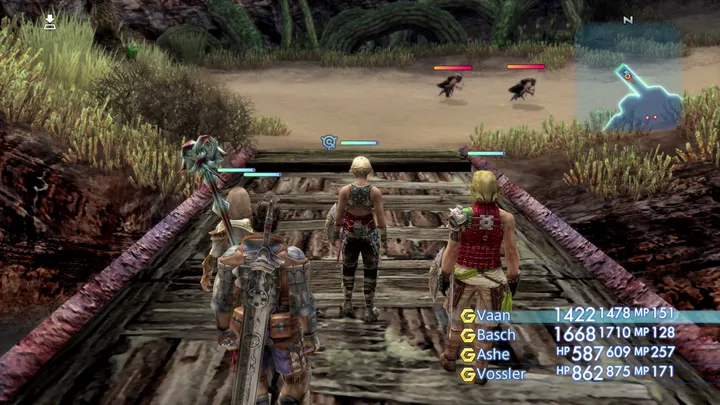720x405 pixels.
Task: Toggle the gambit icon beside Vaan
Action: 467,315
